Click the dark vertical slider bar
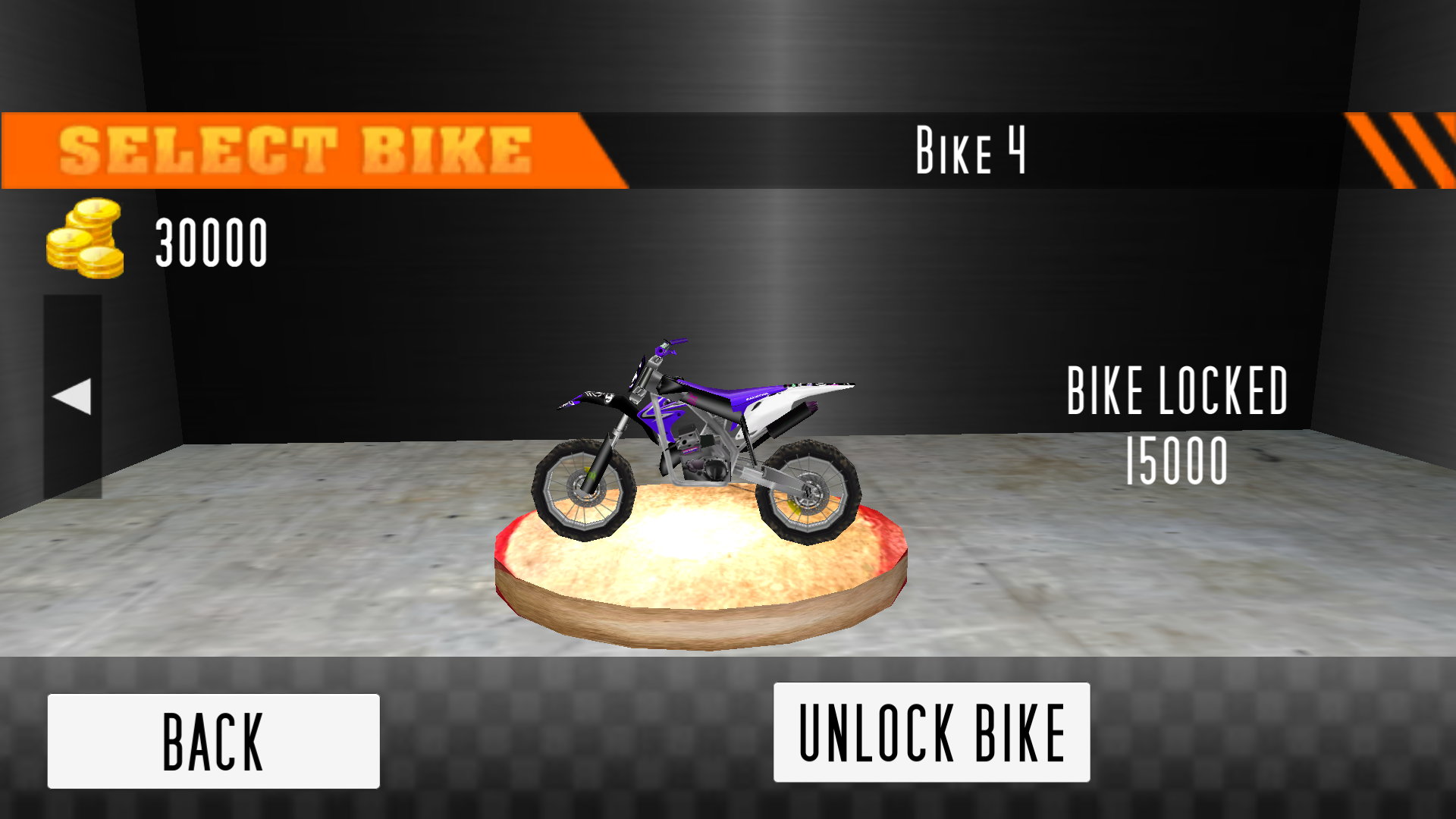The image size is (1456, 819). (x=72, y=394)
